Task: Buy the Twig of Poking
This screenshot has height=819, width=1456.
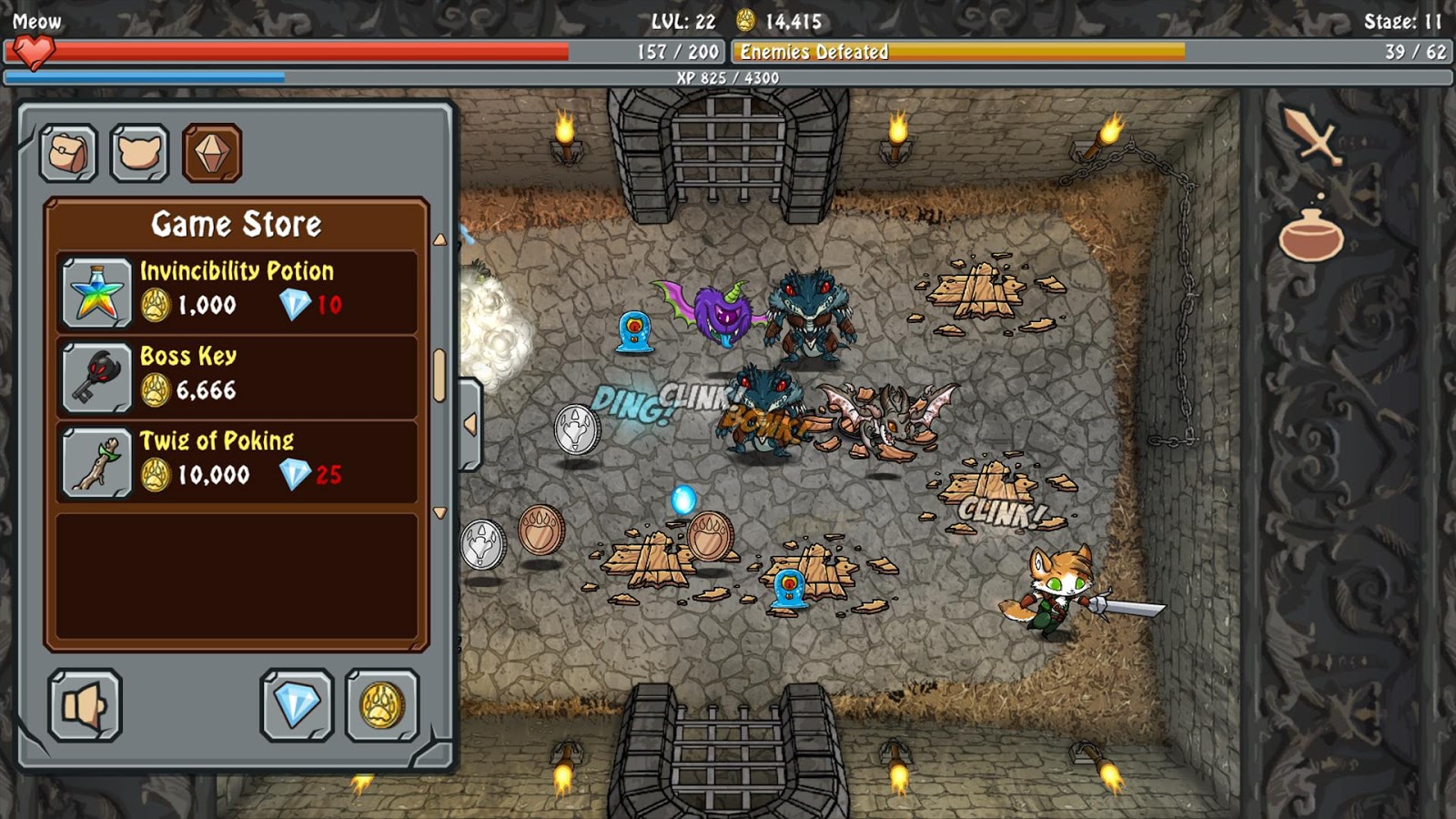Action: 237,460
